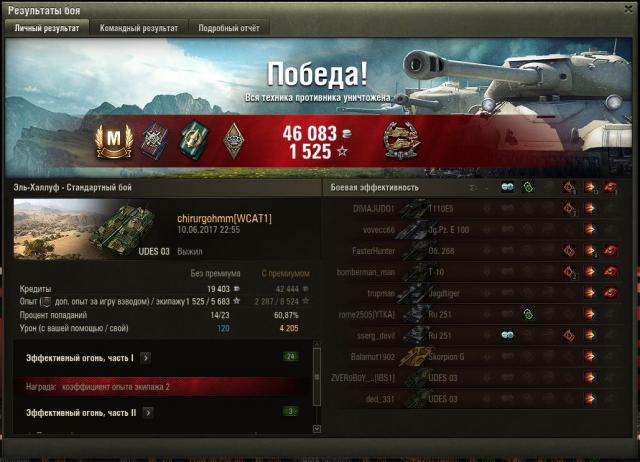The image size is (640, 462).
Task: Click the scroll-down arrow of missions list
Action: (x=317, y=428)
